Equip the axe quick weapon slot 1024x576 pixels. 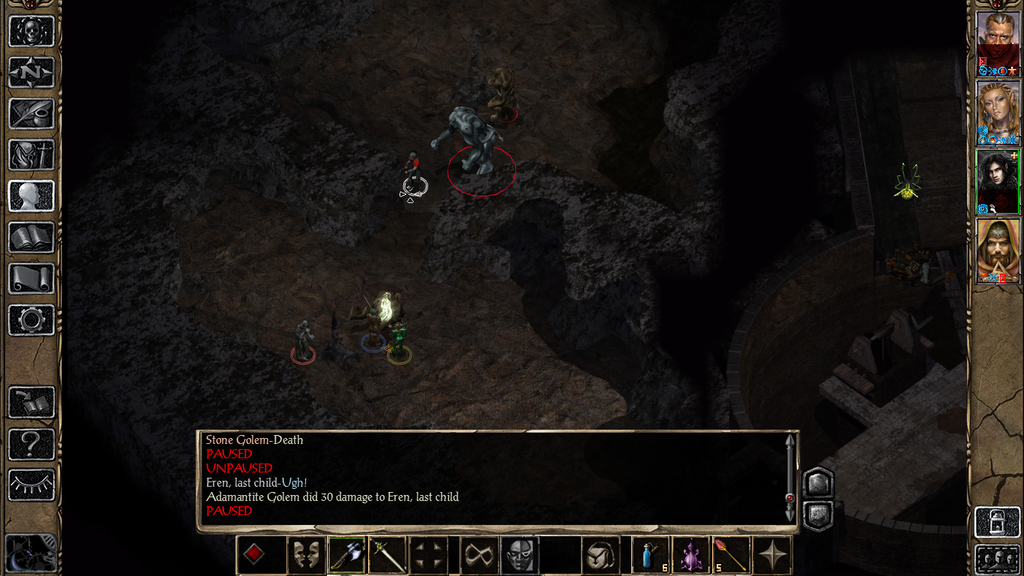click(x=346, y=555)
